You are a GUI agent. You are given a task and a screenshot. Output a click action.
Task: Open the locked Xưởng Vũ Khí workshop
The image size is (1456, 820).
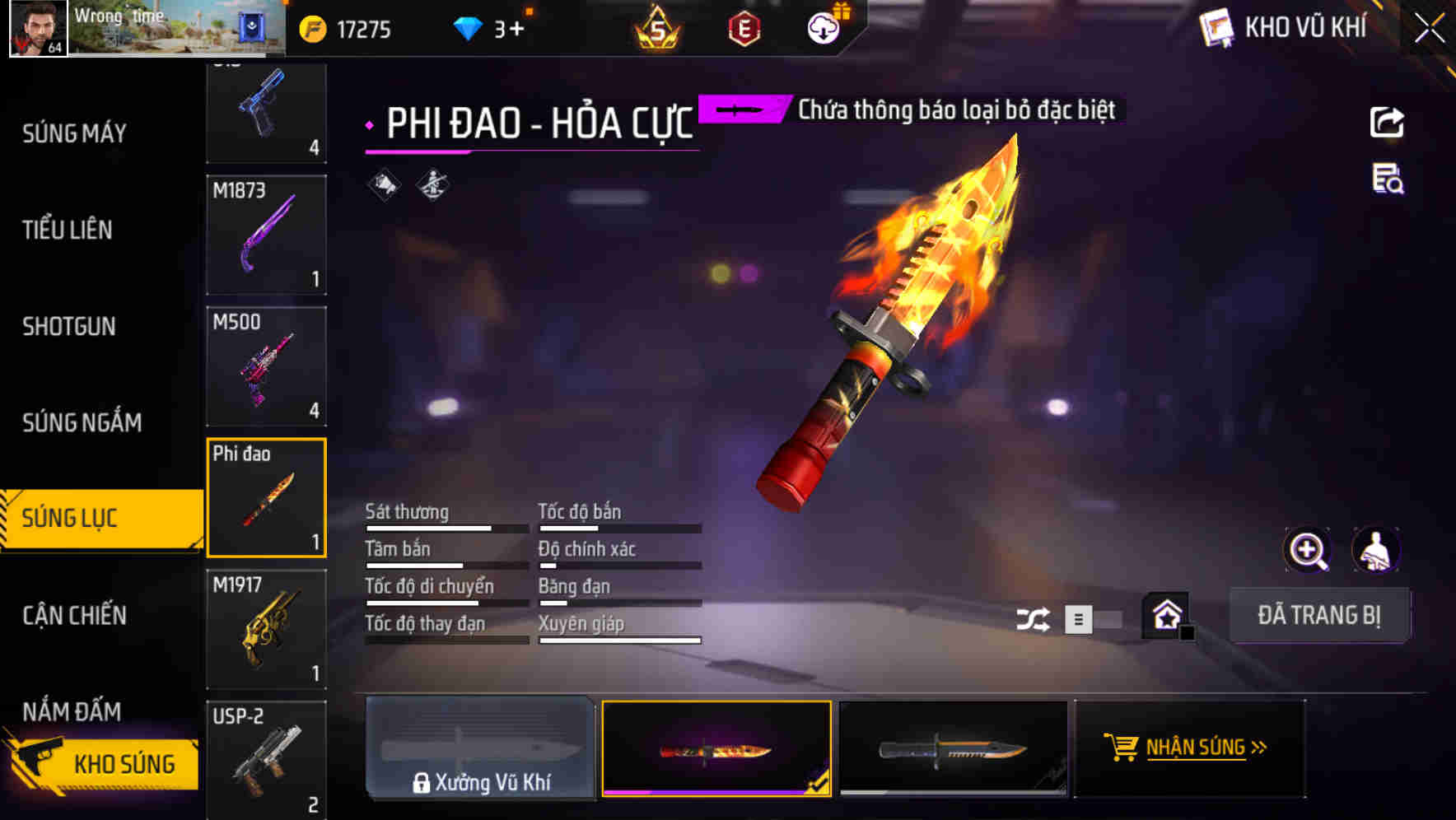tap(480, 748)
